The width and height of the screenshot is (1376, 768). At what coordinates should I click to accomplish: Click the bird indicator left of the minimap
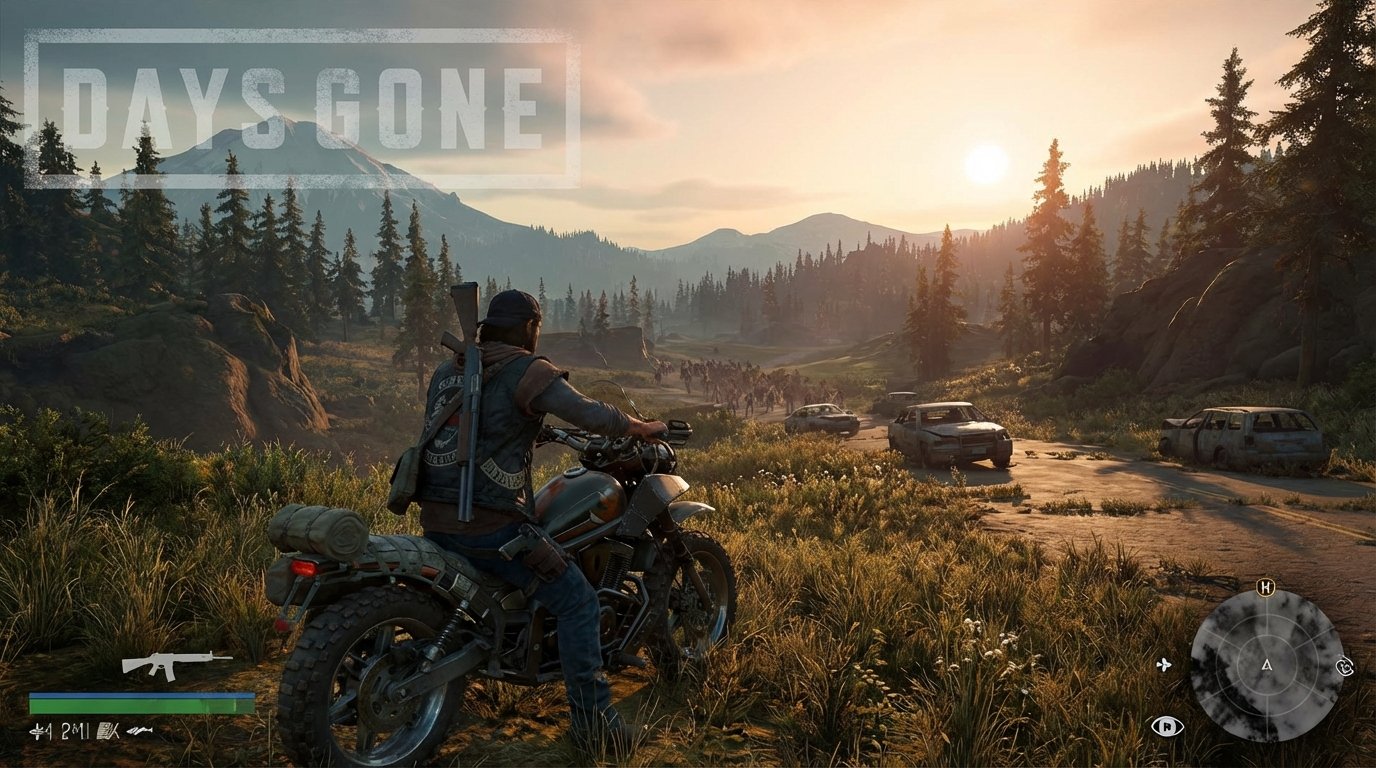(x=1164, y=666)
